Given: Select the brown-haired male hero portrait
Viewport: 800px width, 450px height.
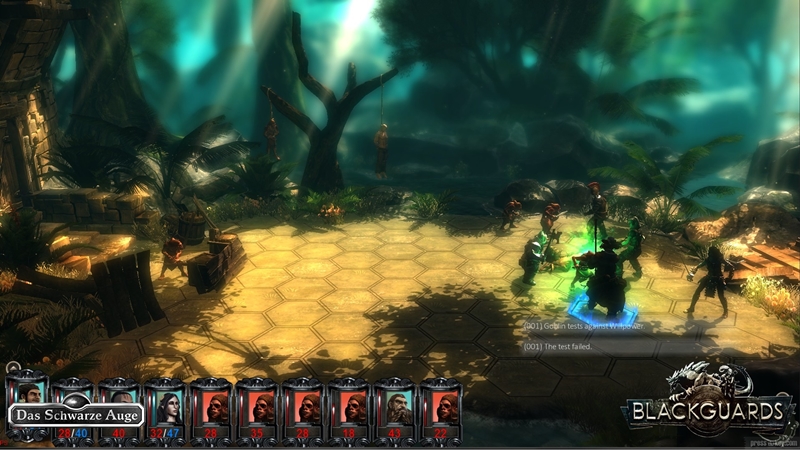Looking at the screenshot, I should [26, 390].
